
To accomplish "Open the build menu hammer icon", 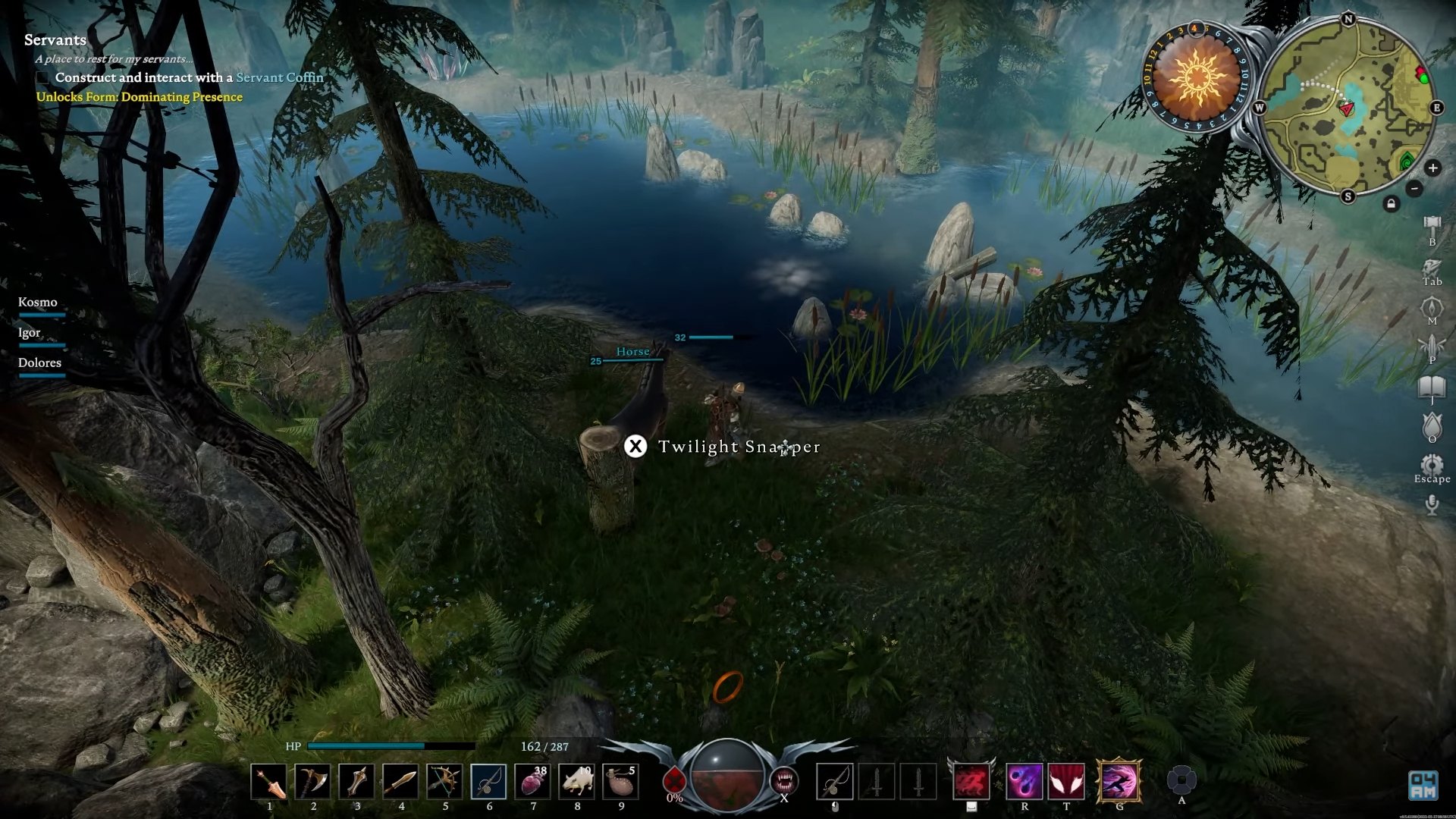I will 1432,226.
